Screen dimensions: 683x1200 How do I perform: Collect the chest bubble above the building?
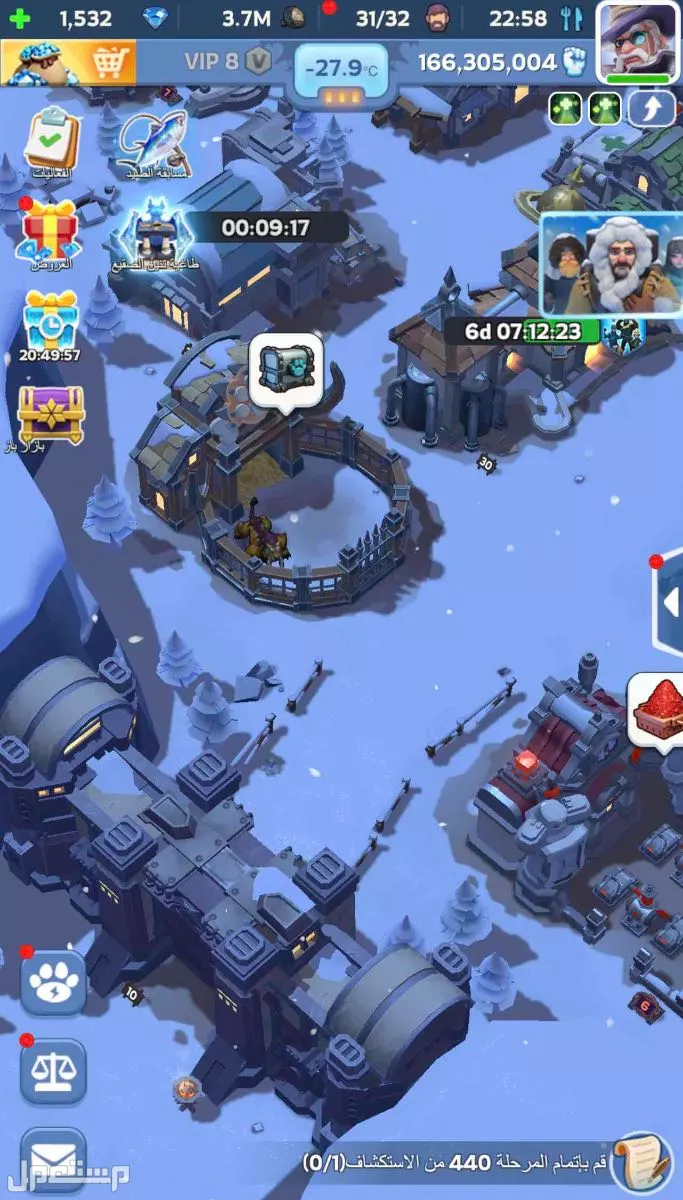coord(285,372)
